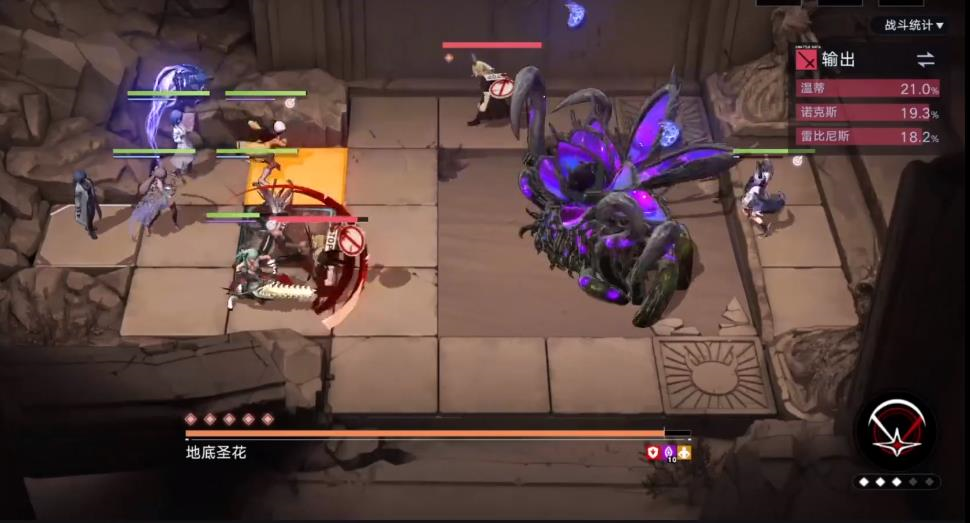Inspect the gold figure boss status icon
Screen dimensions: 970x523
tap(685, 452)
